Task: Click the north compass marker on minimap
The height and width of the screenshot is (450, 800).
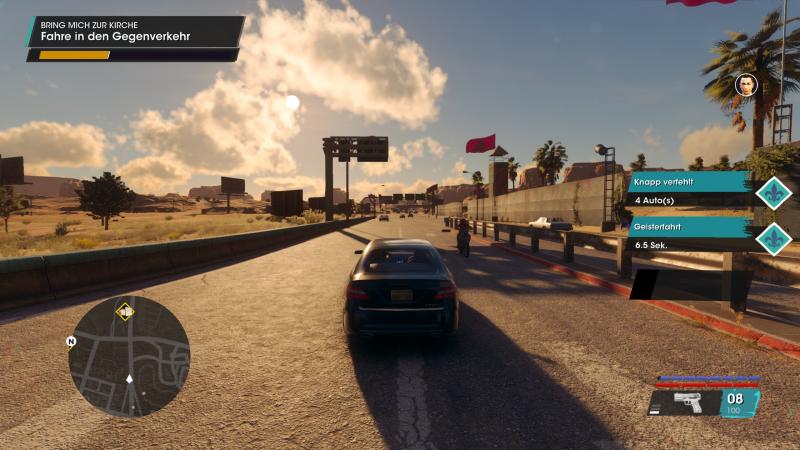Action: [71, 341]
